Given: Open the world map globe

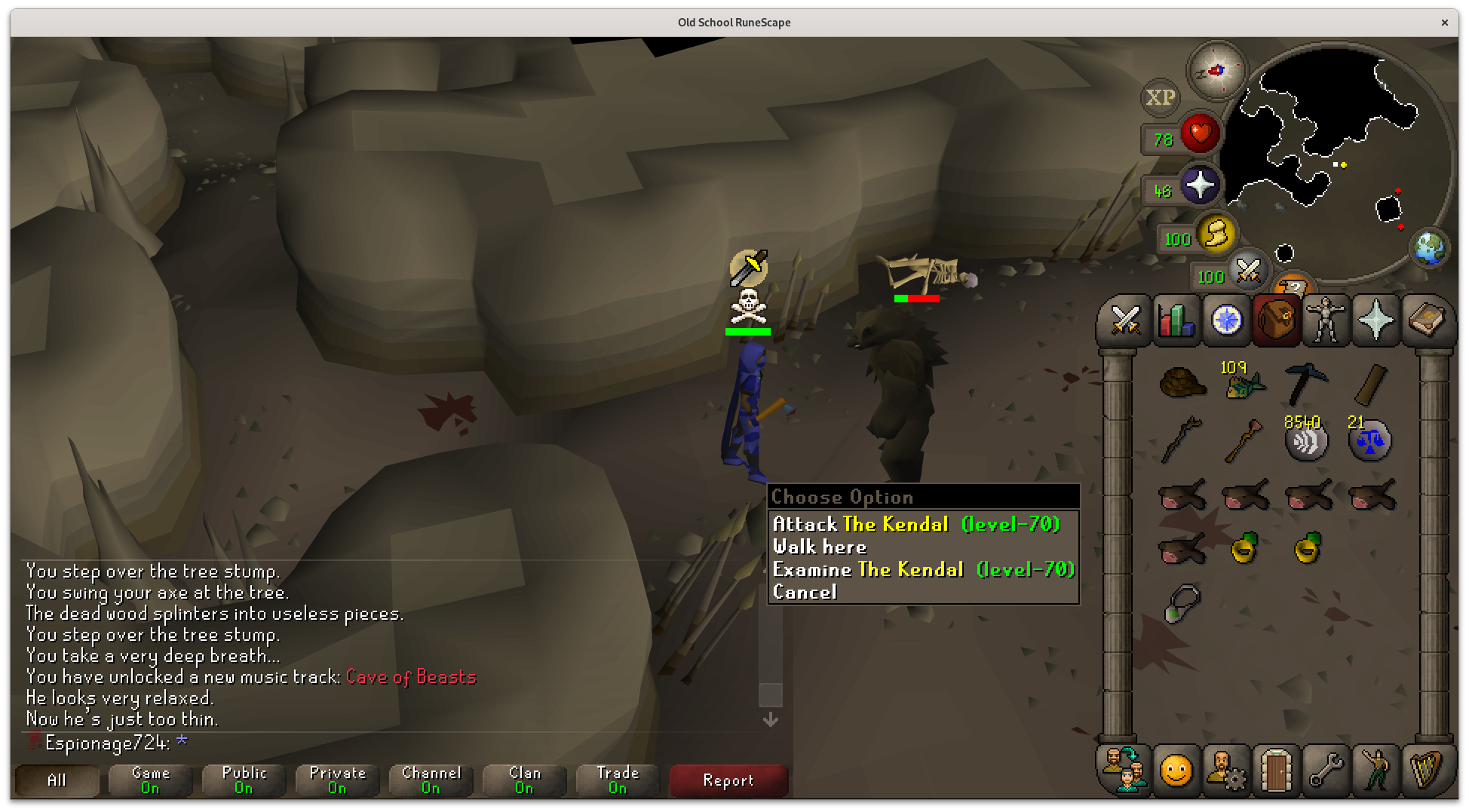Looking at the screenshot, I should tap(1428, 247).
